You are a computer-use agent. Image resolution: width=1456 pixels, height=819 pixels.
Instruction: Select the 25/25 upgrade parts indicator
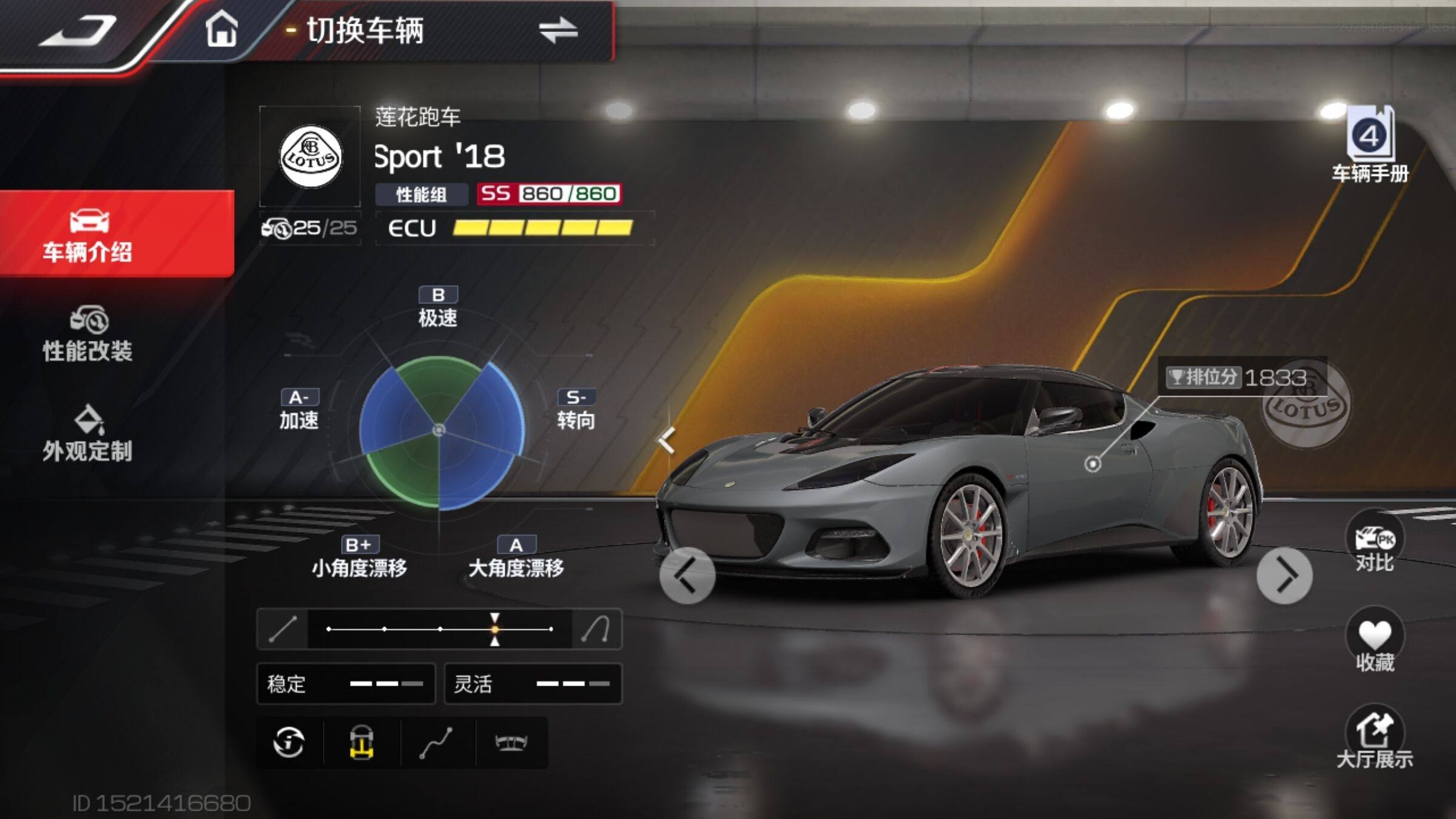coord(310,228)
